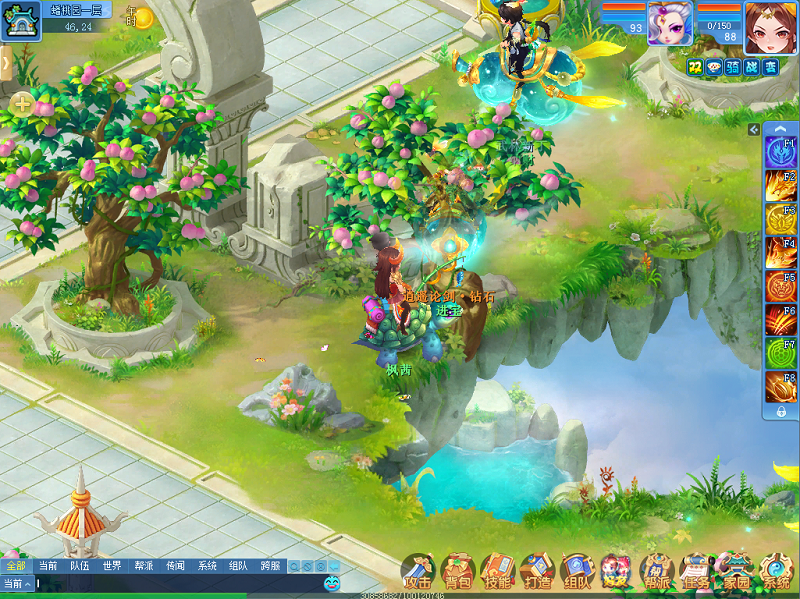Open the 背包 backpack
Image resolution: width=800 pixels, height=599 pixels.
pyautogui.click(x=457, y=572)
